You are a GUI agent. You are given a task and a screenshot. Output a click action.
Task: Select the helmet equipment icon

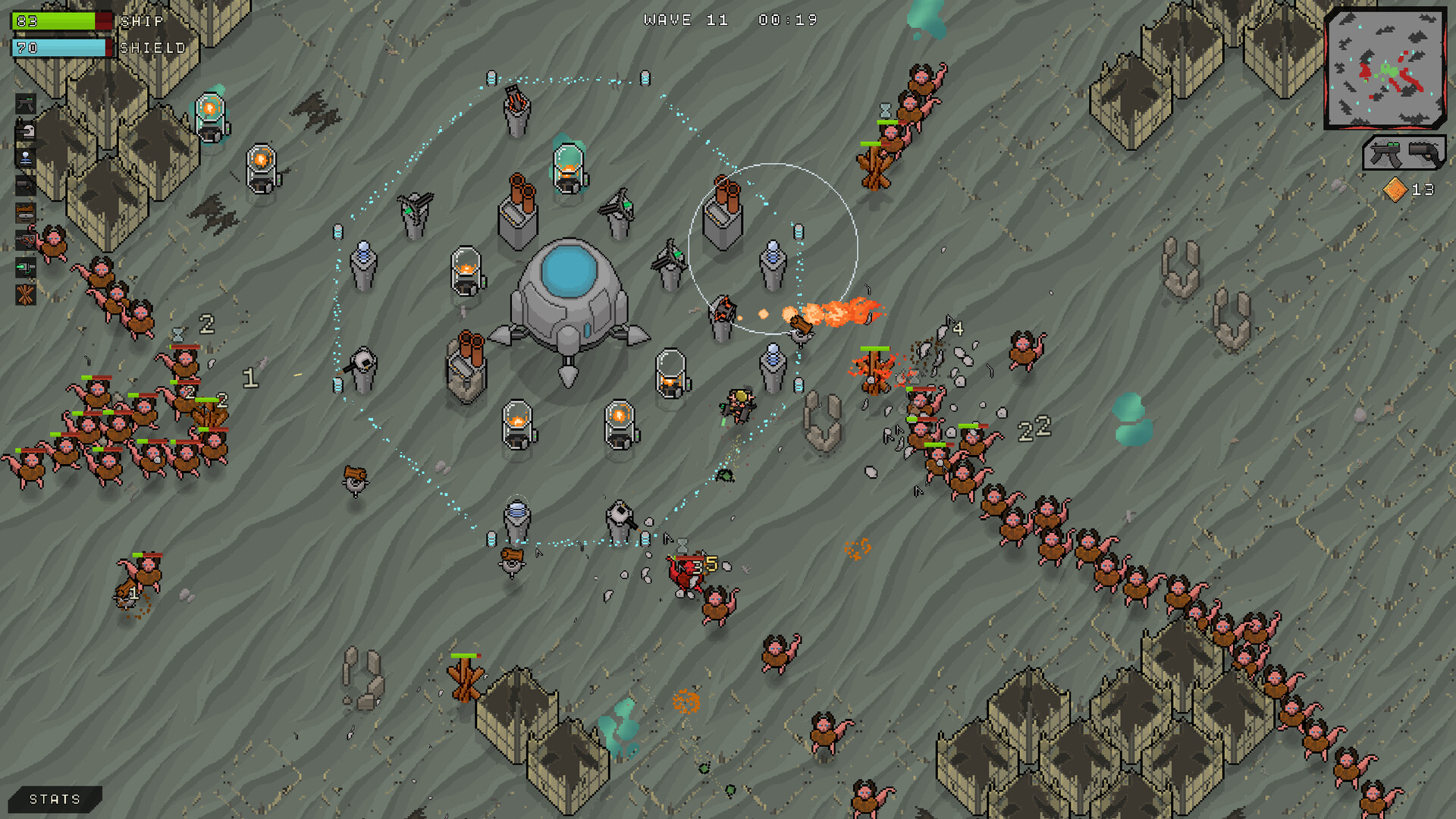pos(25,130)
